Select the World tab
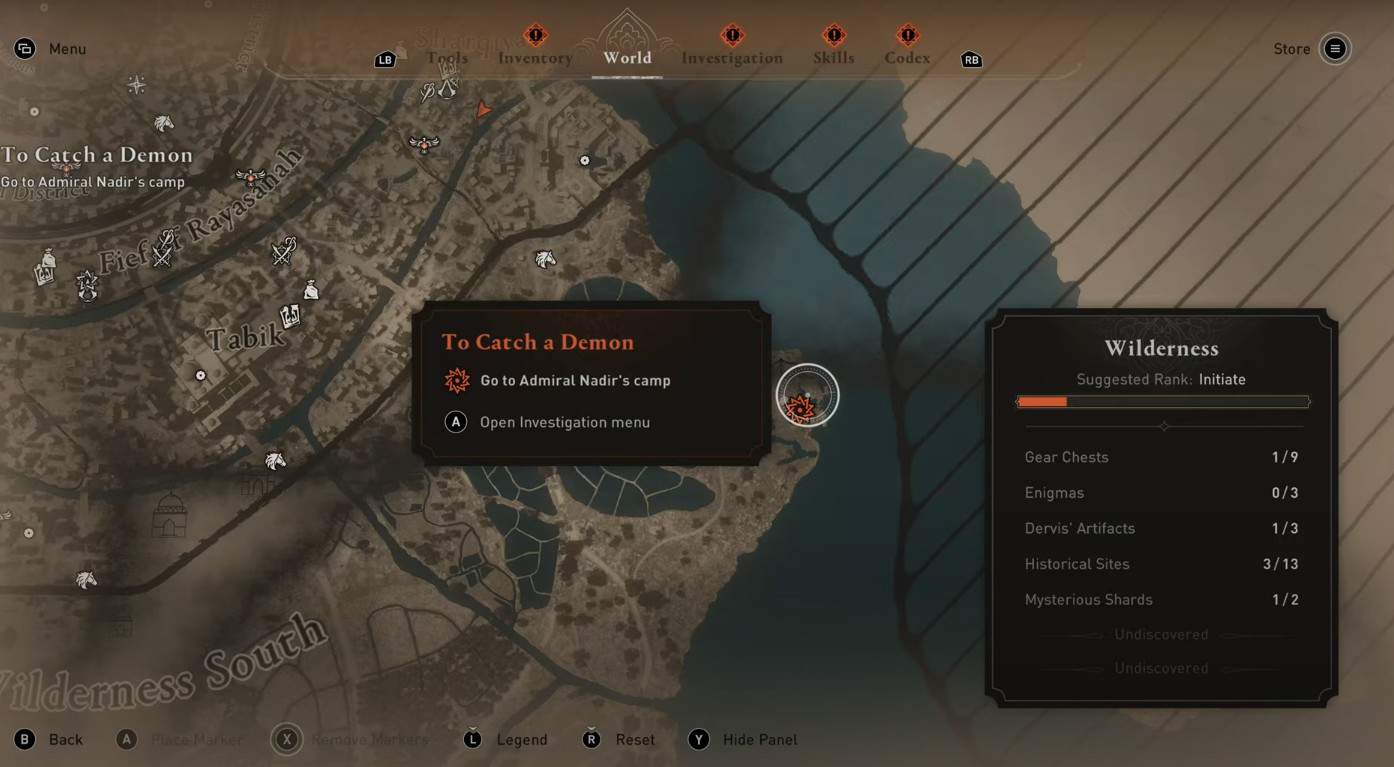Image resolution: width=1394 pixels, height=767 pixels. 627,57
